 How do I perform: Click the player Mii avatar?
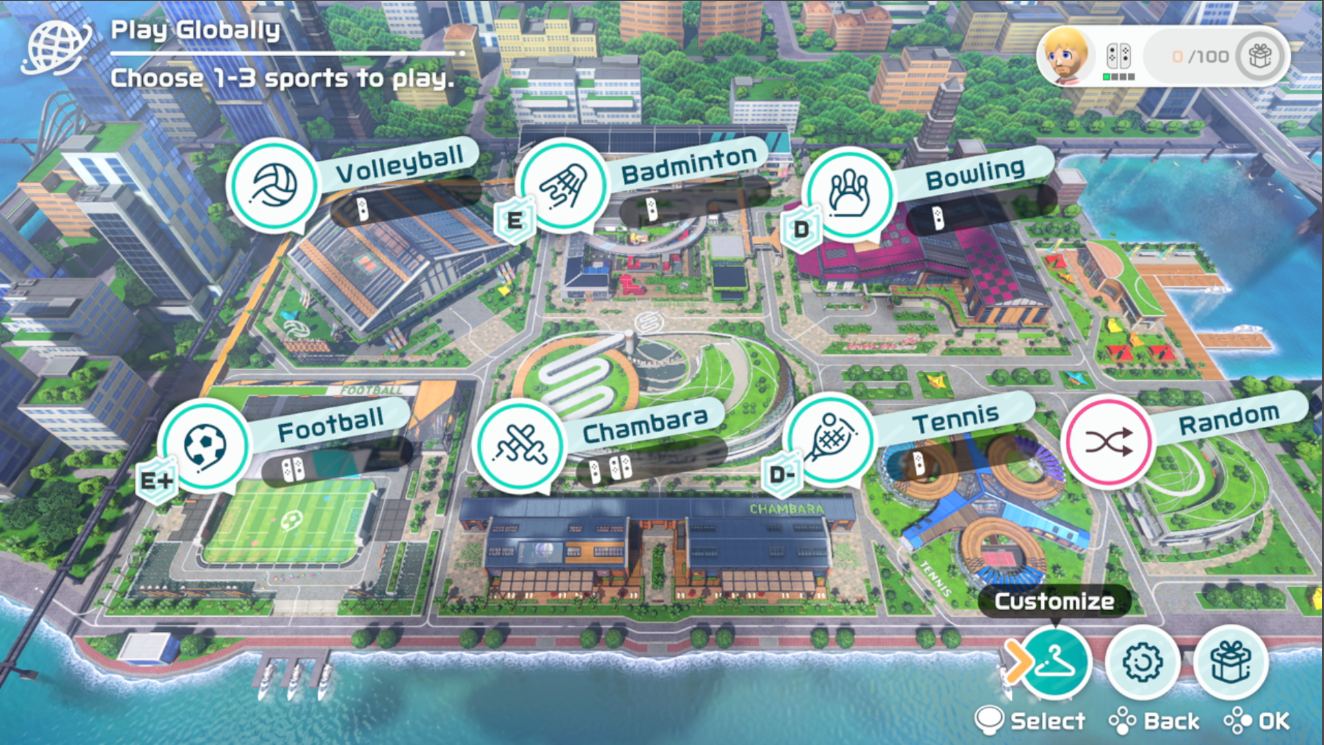pyautogui.click(x=1065, y=56)
